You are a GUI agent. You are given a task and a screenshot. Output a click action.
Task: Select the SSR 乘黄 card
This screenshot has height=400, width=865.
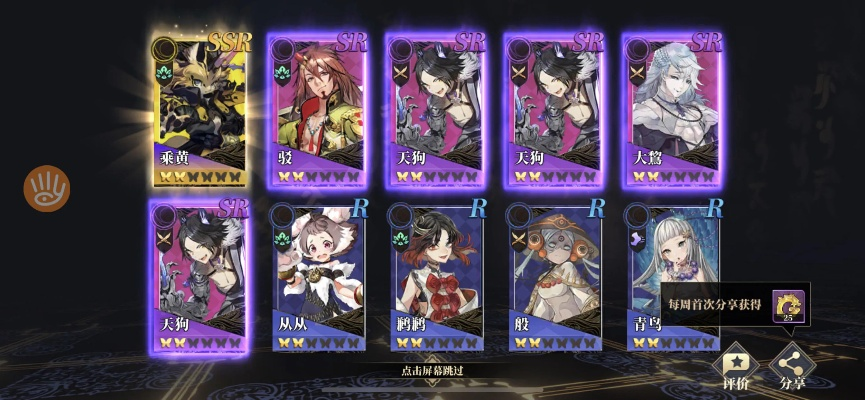click(x=202, y=110)
